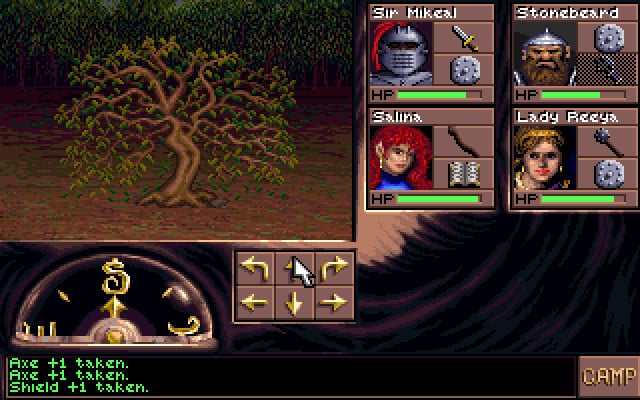The image size is (640, 400).
Task: Turn the party left with the curved arrow
Action: click(256, 268)
